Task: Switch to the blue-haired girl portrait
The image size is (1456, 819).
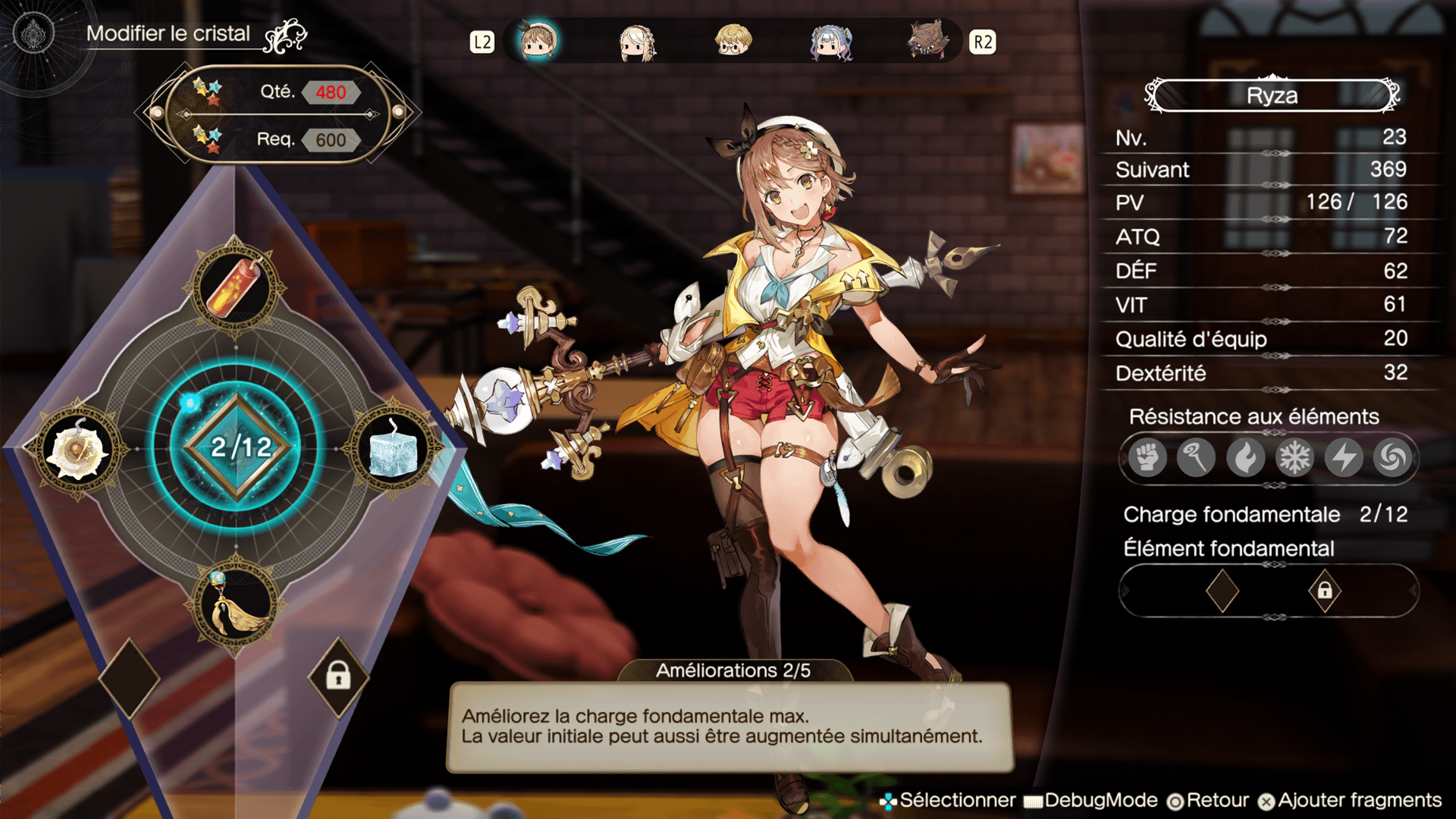Action: tap(831, 42)
